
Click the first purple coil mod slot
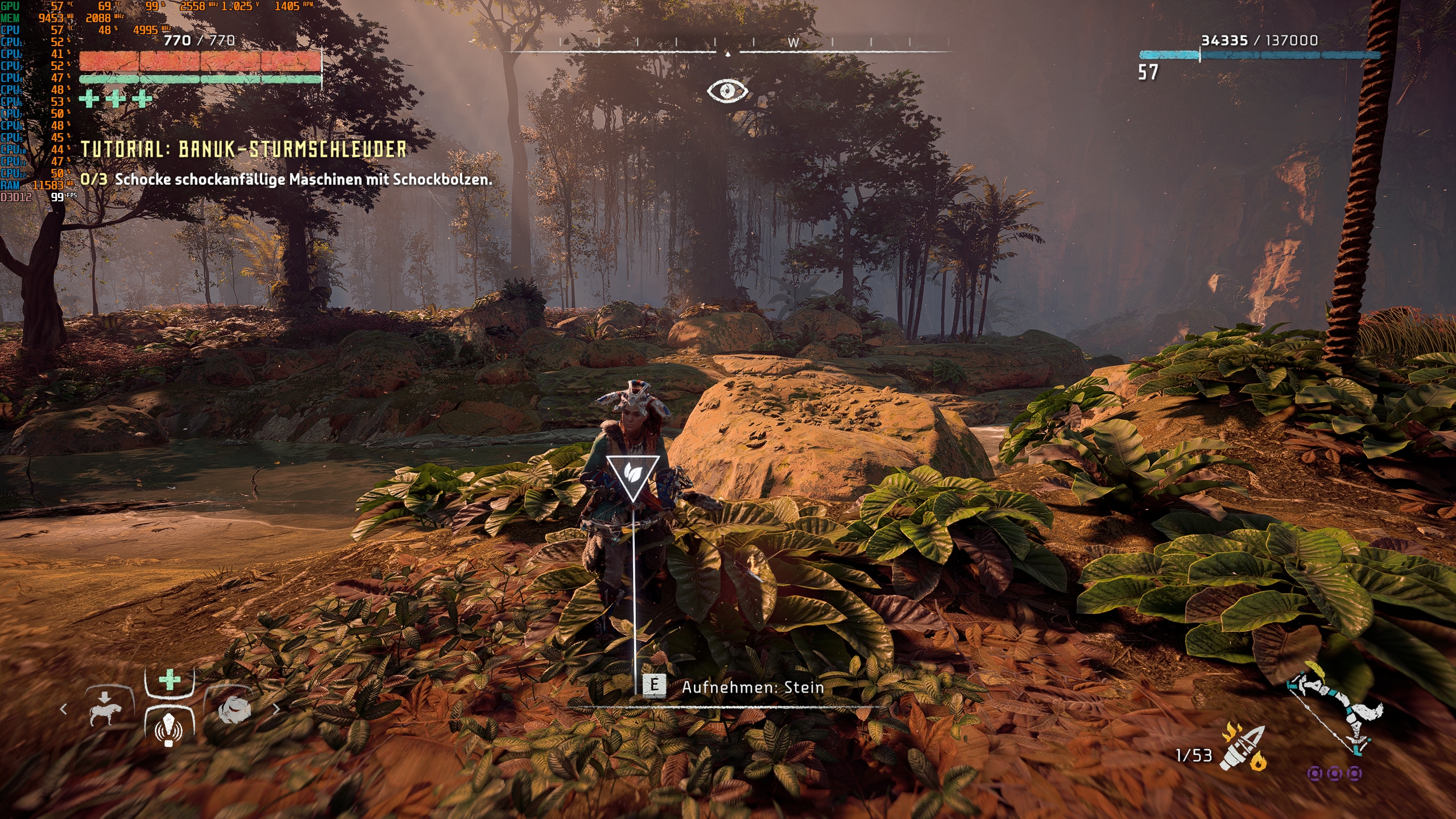pos(1316,775)
